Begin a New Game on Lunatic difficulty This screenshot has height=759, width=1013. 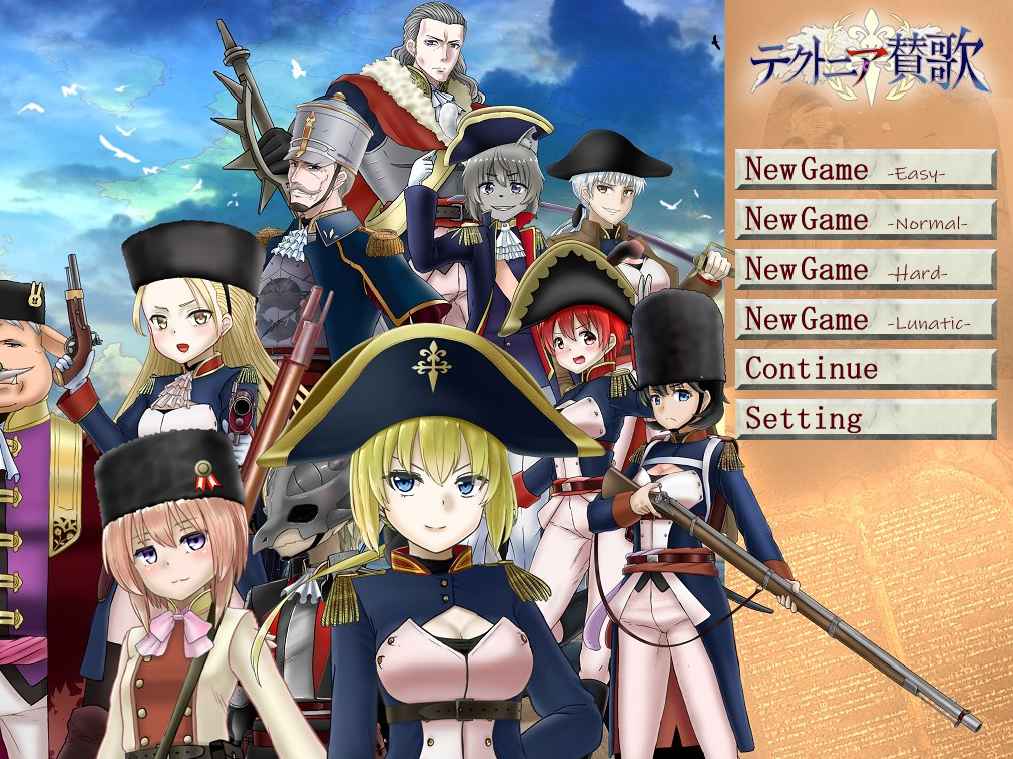point(866,319)
